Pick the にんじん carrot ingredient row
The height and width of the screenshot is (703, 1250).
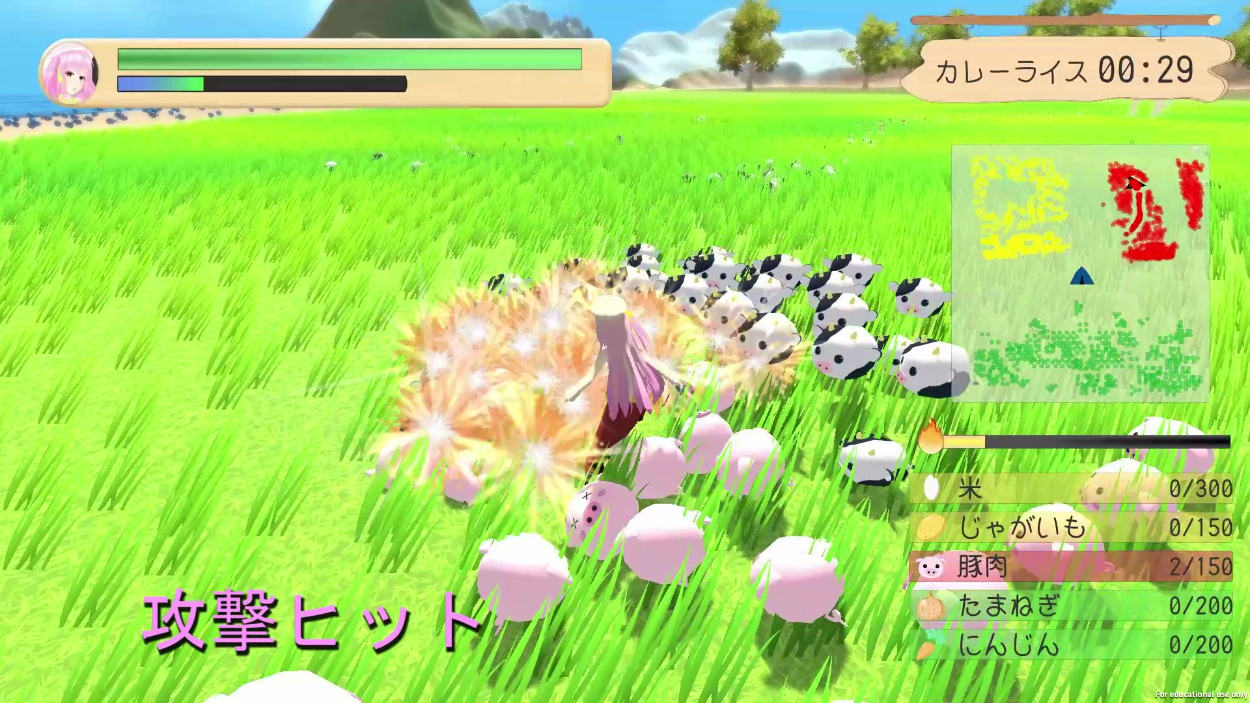click(x=1072, y=645)
